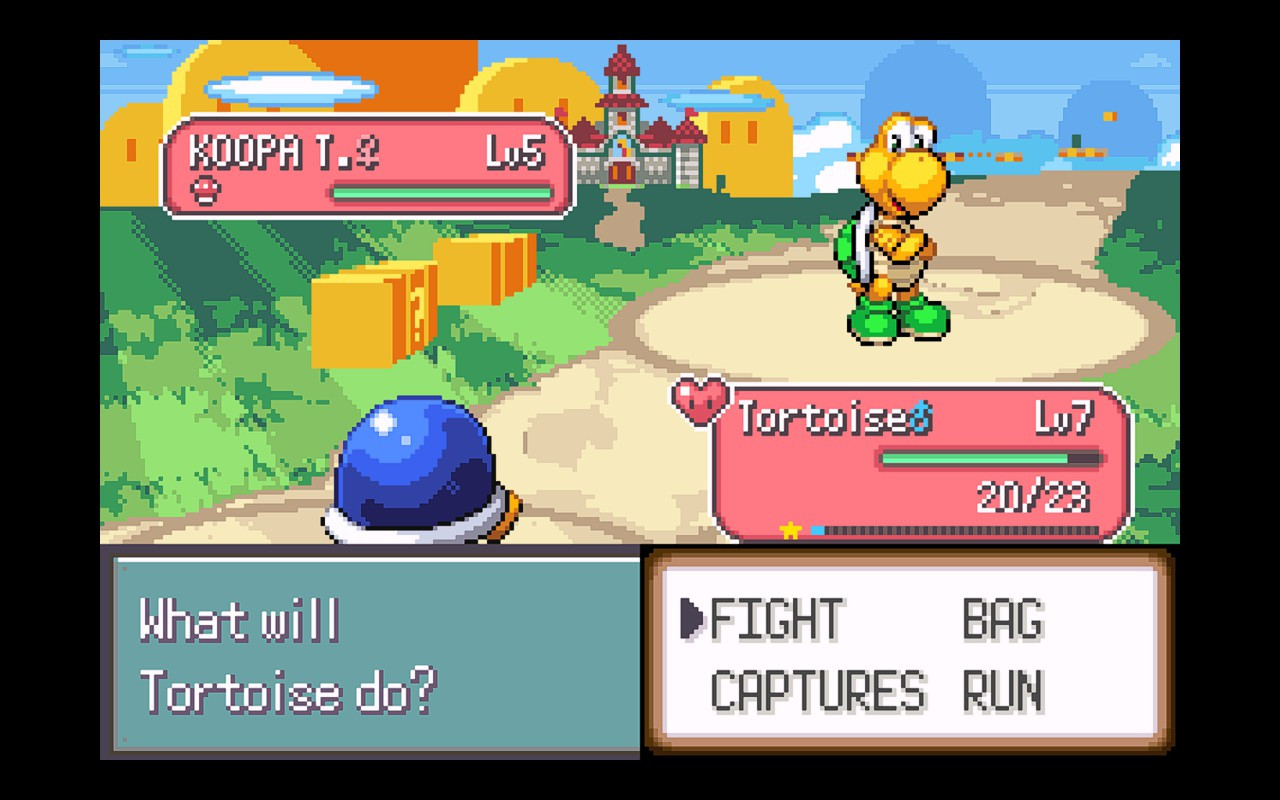
Task: Click the cursor arrow pointing at FIGHT
Action: [692, 620]
